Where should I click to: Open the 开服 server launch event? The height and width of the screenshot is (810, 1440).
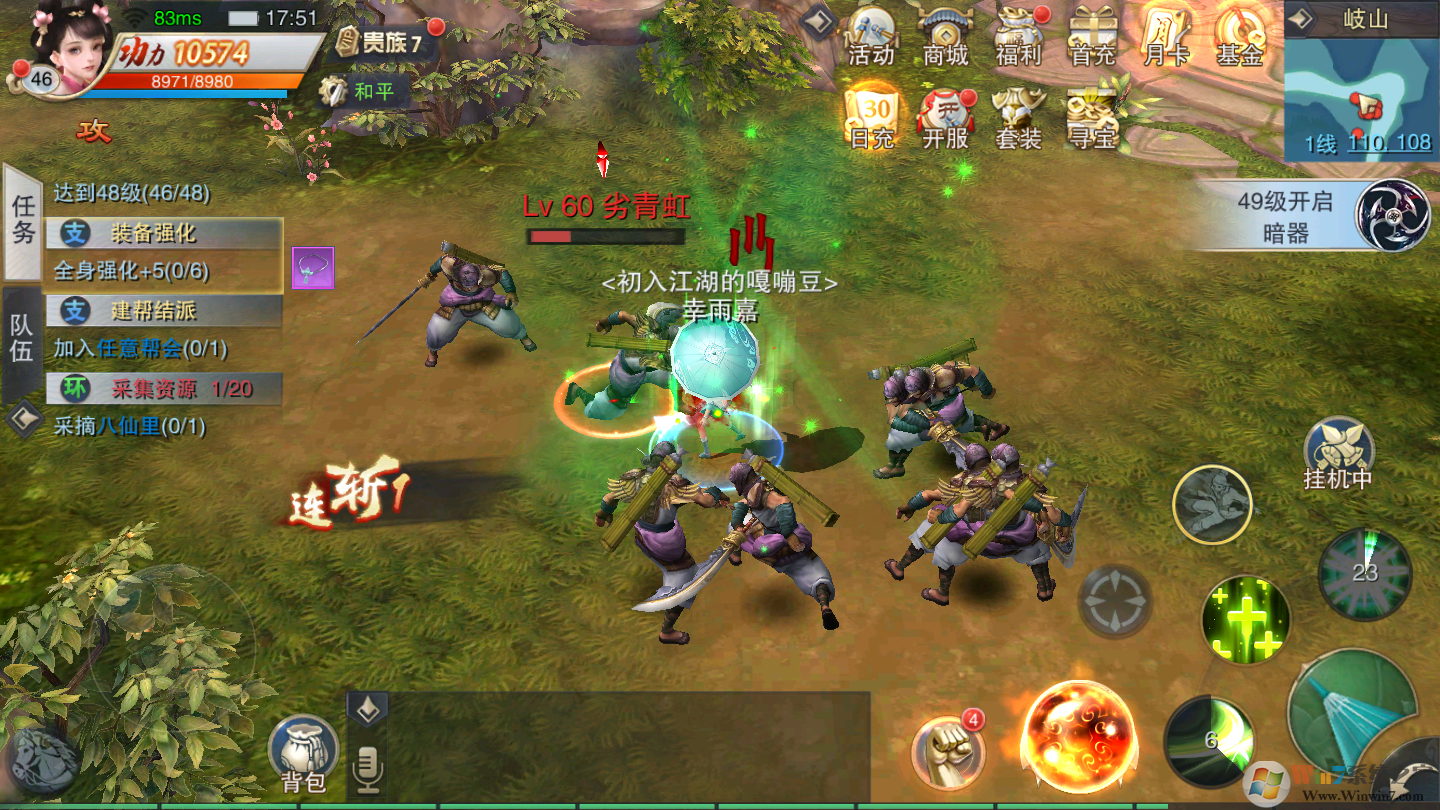click(945, 119)
